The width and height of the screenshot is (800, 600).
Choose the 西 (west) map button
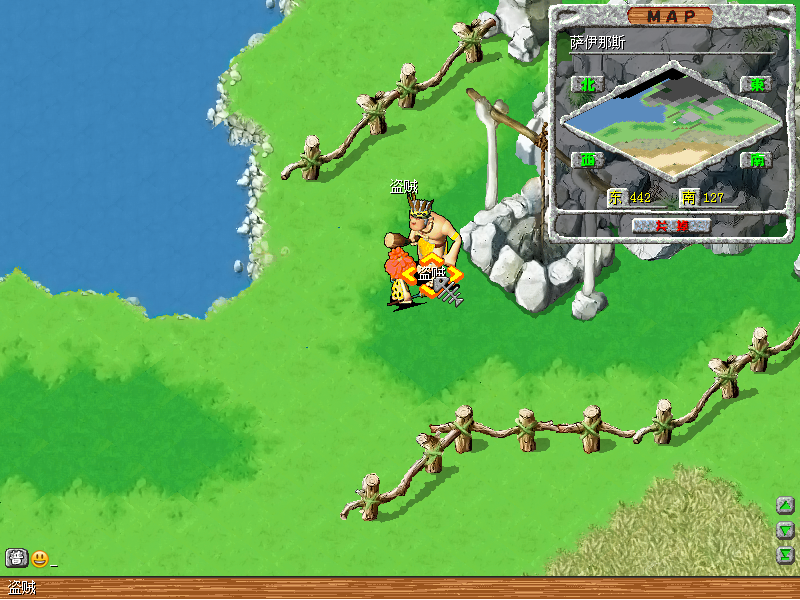pyautogui.click(x=587, y=159)
